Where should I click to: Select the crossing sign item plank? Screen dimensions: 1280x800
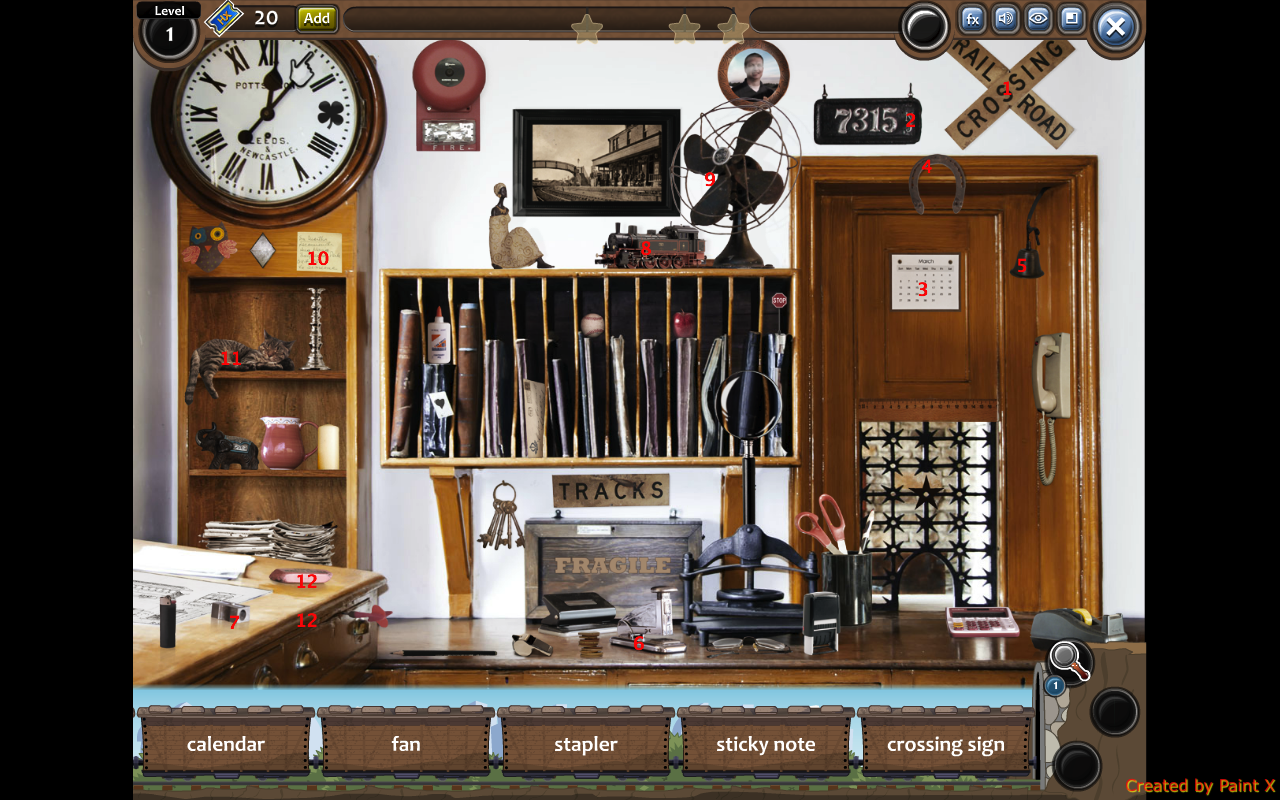coord(946,744)
